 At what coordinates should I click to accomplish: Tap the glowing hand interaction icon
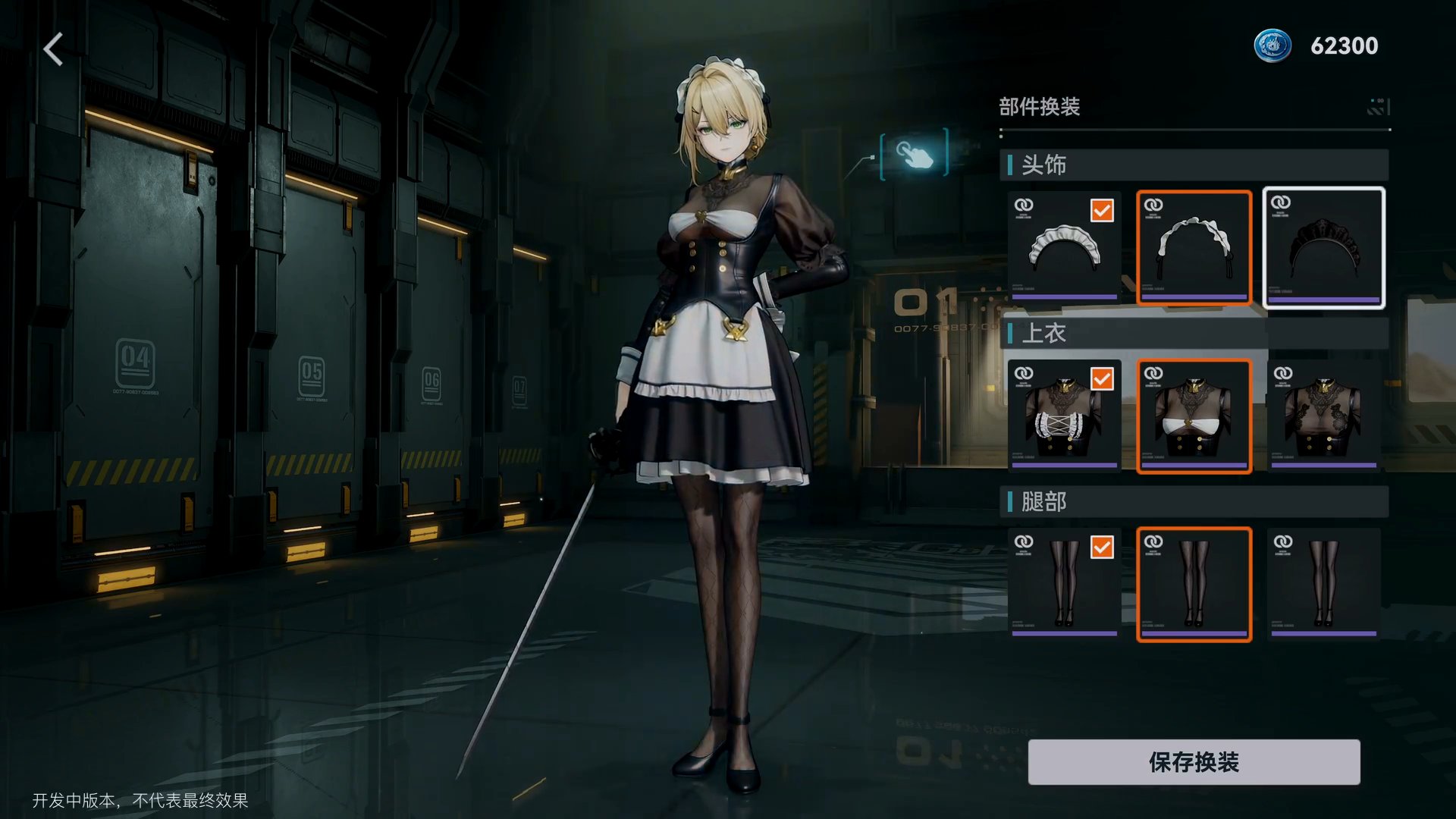click(914, 154)
